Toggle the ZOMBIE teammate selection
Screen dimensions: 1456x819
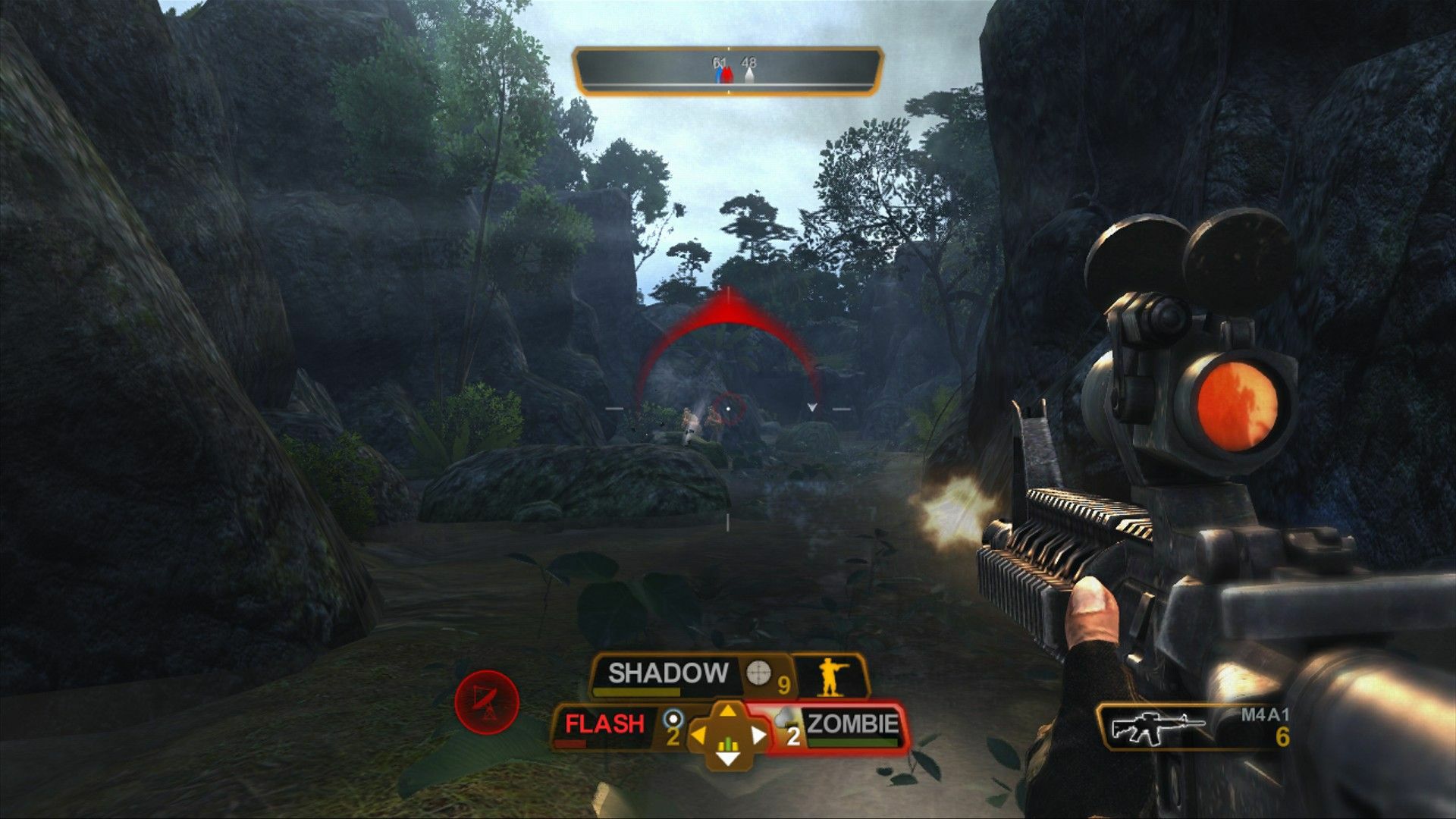[x=853, y=725]
